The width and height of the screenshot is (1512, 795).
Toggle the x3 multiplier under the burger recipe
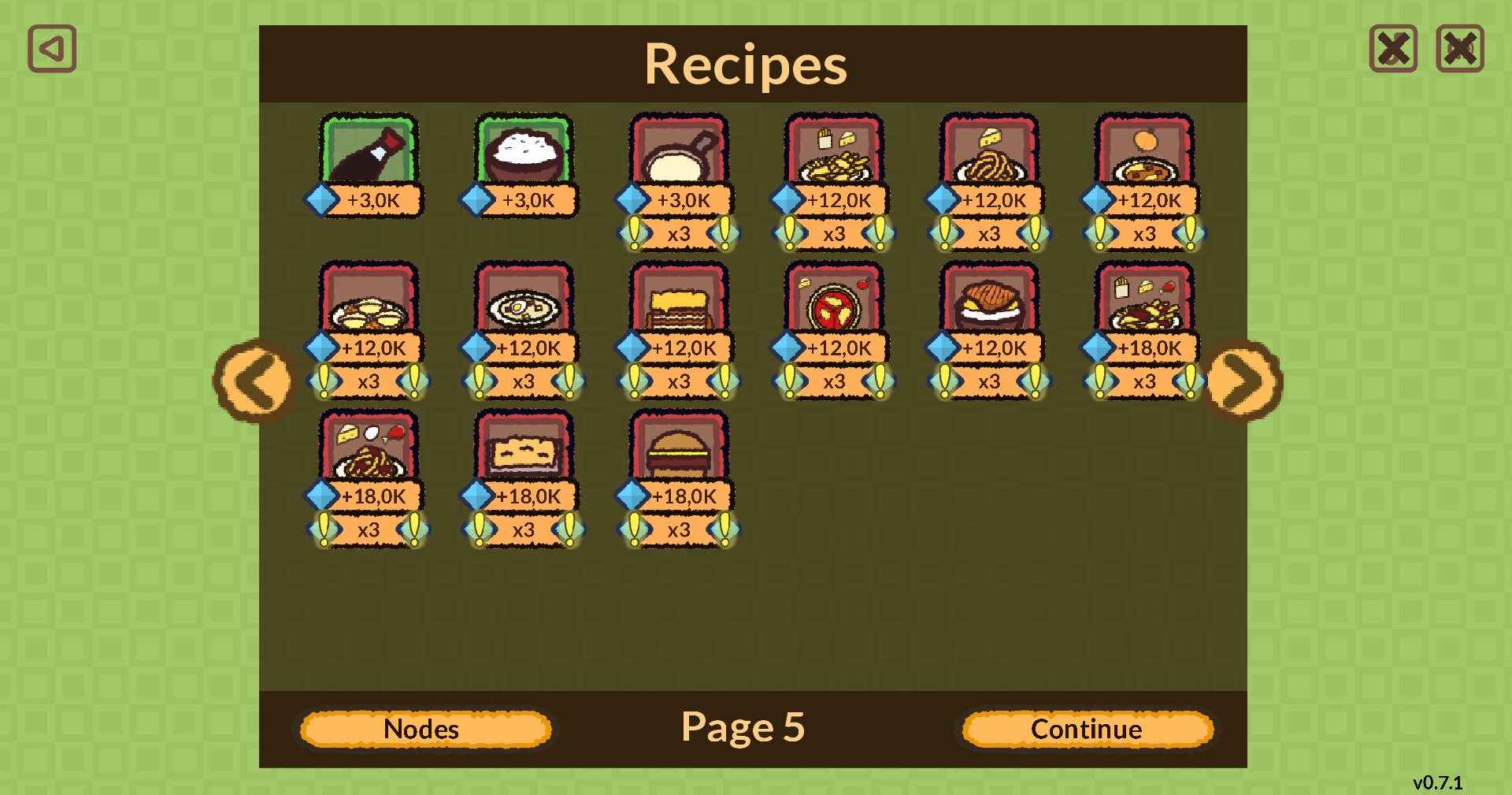(x=679, y=529)
